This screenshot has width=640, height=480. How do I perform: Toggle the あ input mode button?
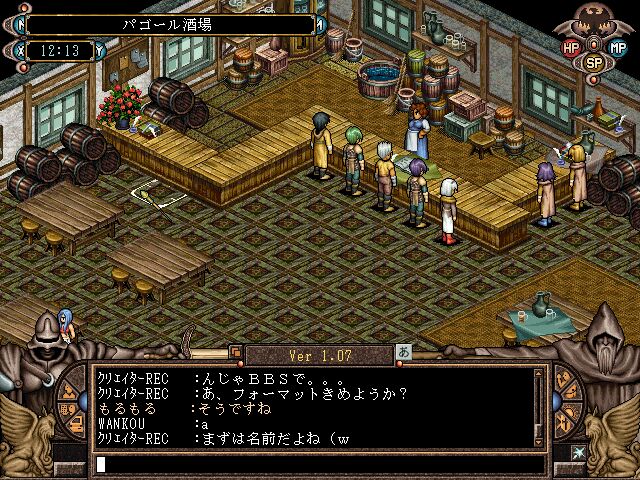tap(403, 353)
